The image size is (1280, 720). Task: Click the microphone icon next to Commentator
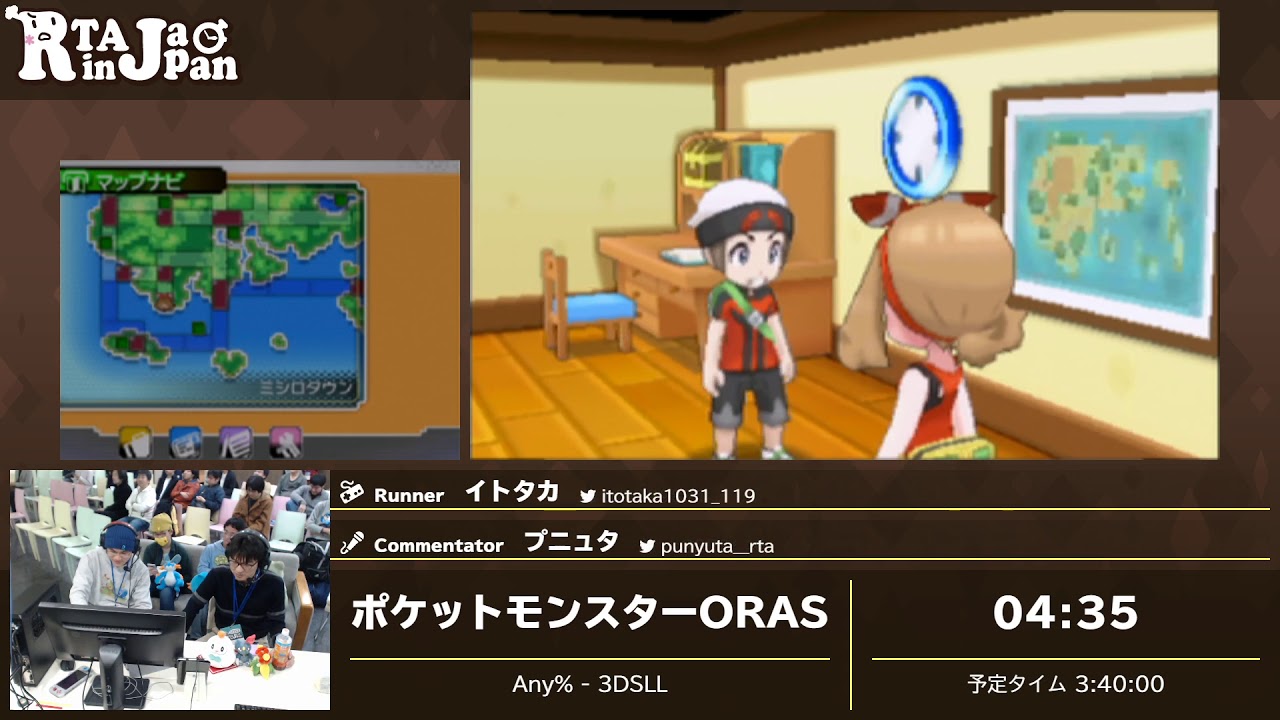354,542
